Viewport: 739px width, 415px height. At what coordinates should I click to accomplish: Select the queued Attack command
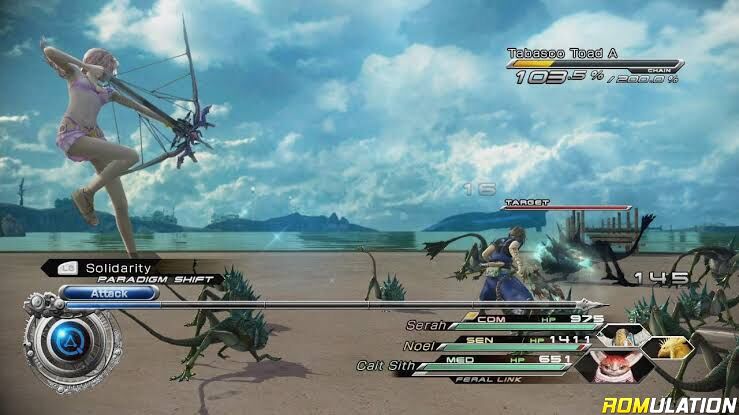click(108, 294)
